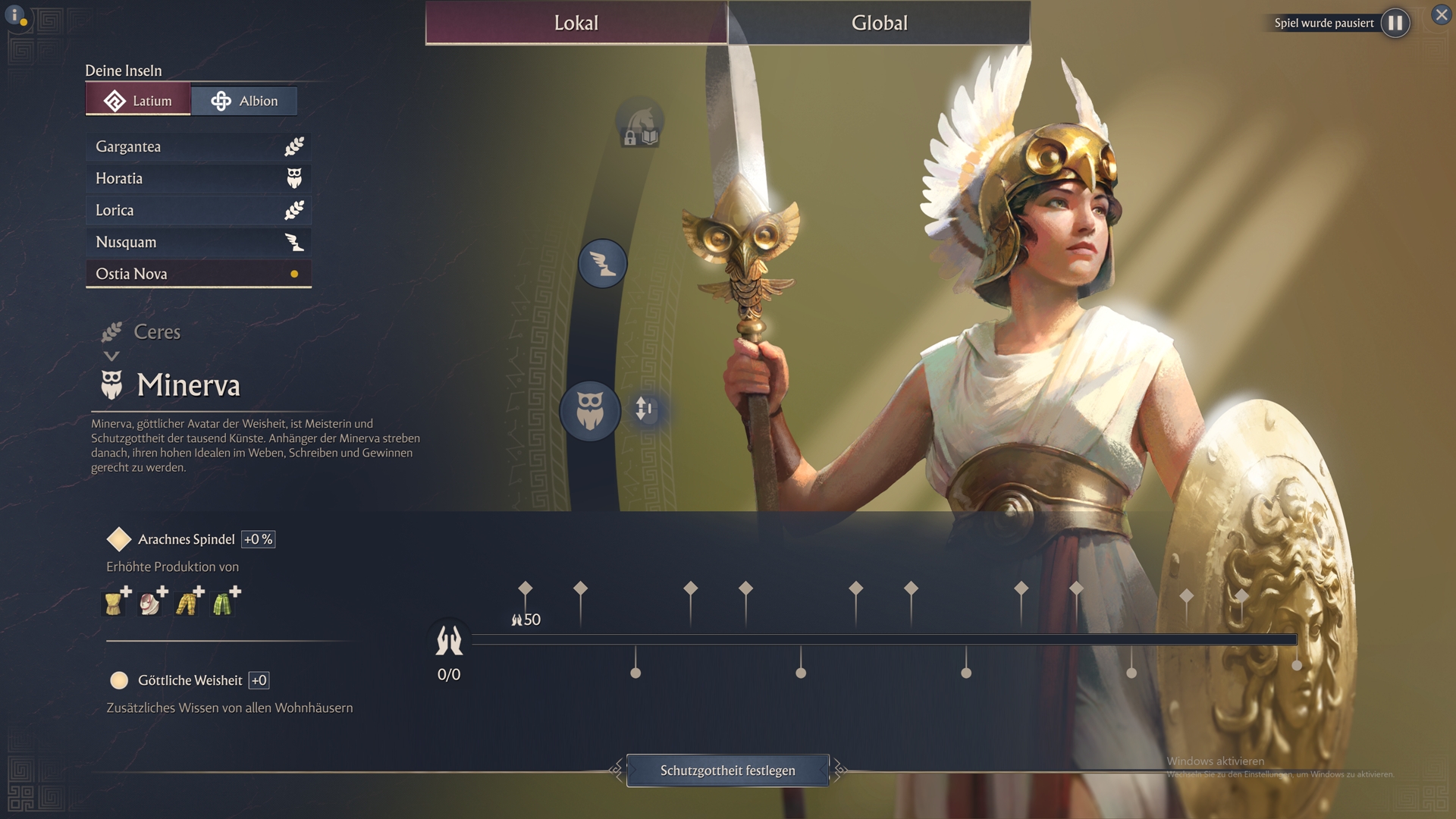Switch to the Albion region tab
The image size is (1456, 819).
point(243,101)
